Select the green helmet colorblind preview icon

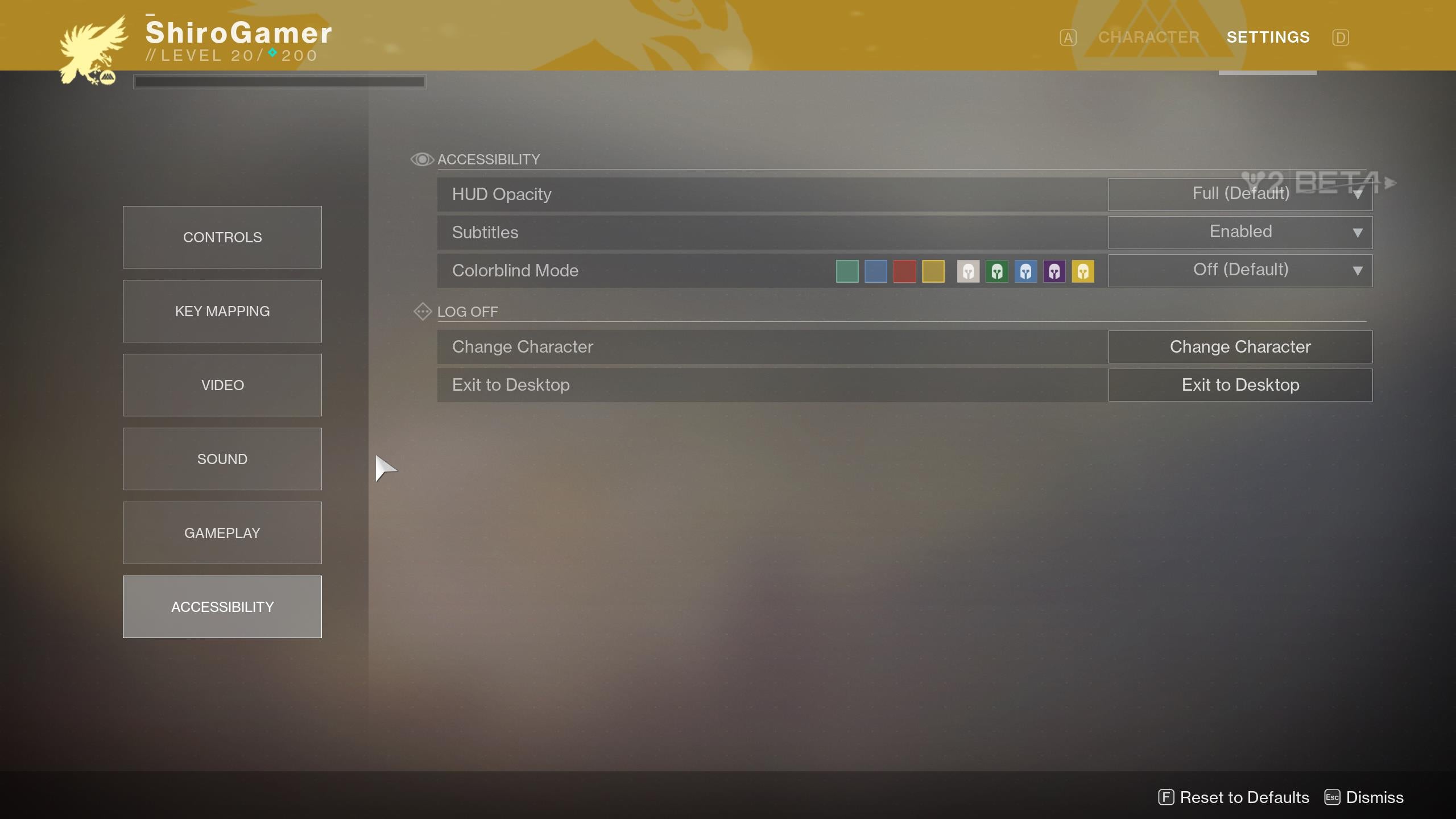(998, 271)
